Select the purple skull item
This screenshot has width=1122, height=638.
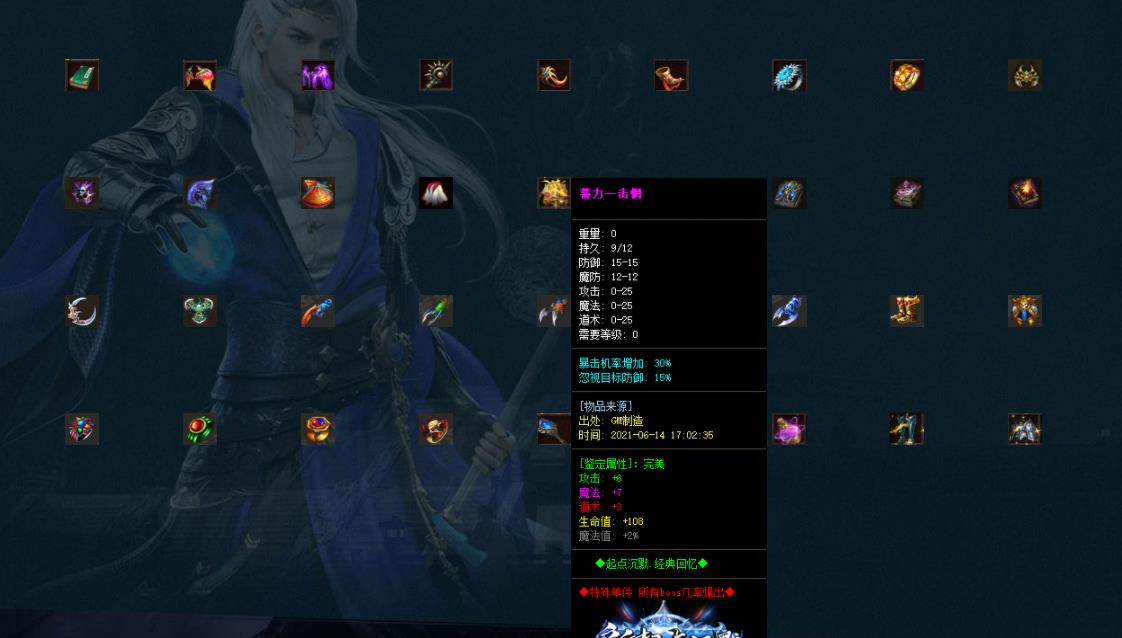point(82,193)
